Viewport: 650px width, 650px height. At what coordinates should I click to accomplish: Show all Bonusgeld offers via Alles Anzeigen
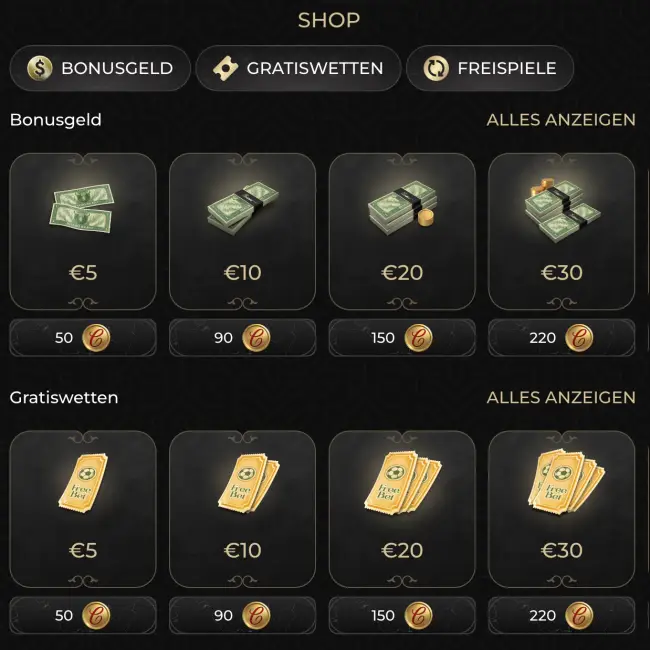coord(560,120)
